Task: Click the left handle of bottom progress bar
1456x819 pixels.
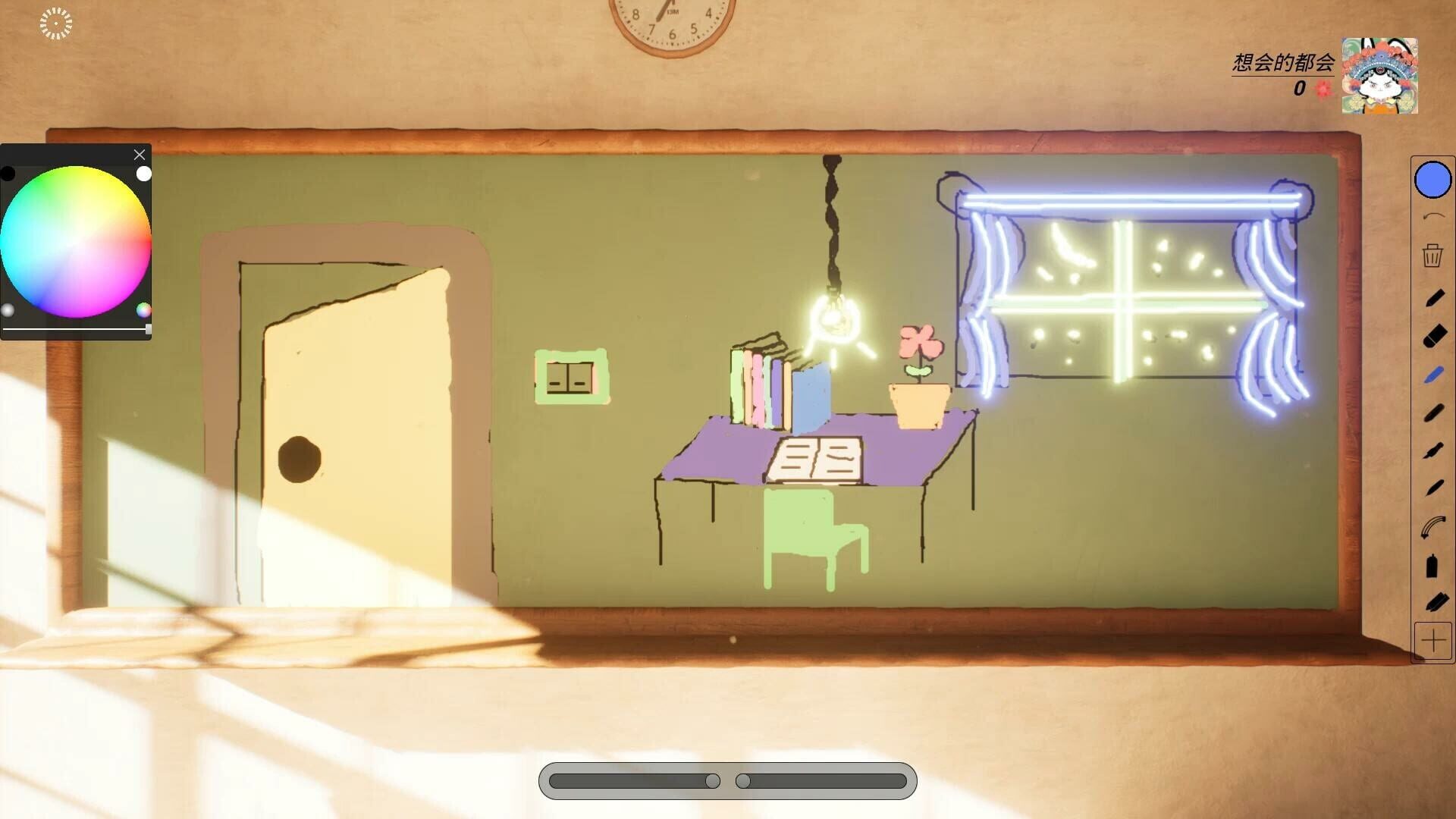Action: point(711,780)
